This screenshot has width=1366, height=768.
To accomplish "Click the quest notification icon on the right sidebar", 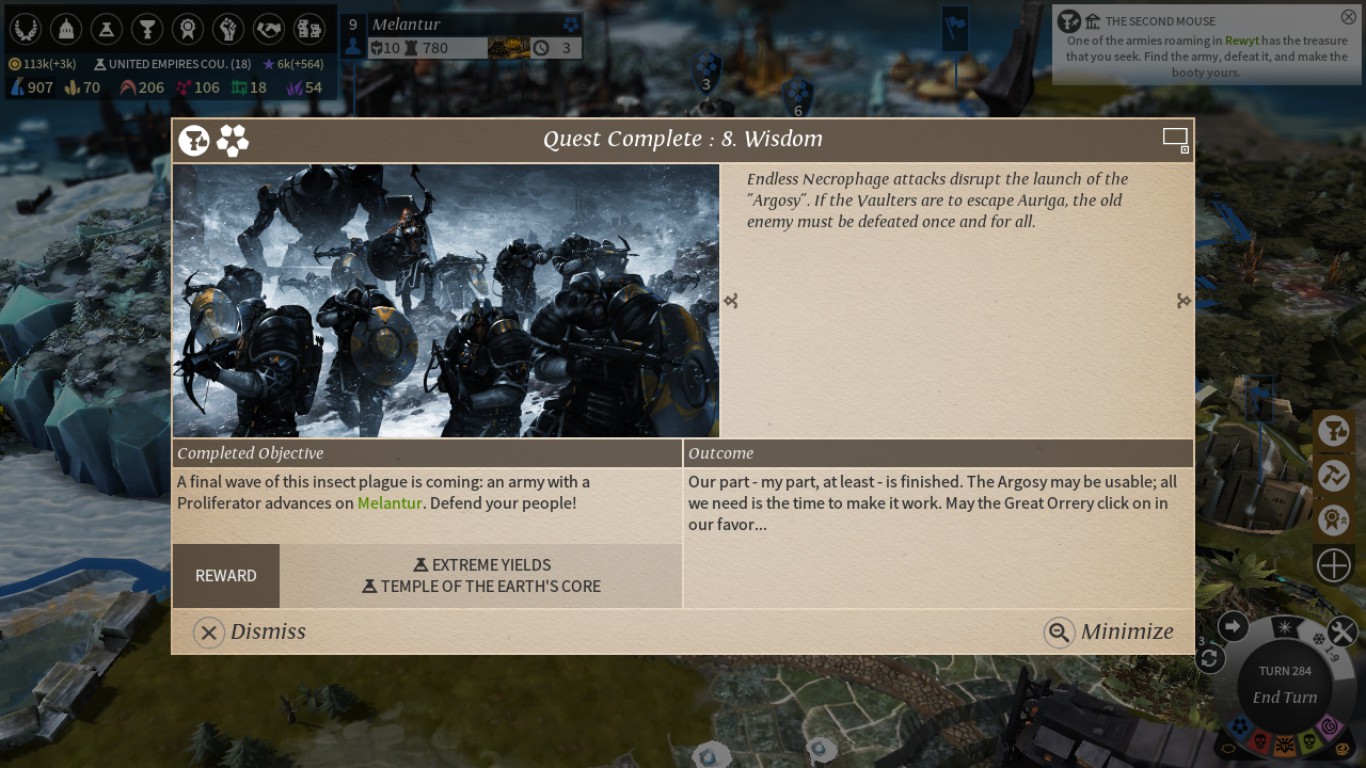I will coord(1332,430).
